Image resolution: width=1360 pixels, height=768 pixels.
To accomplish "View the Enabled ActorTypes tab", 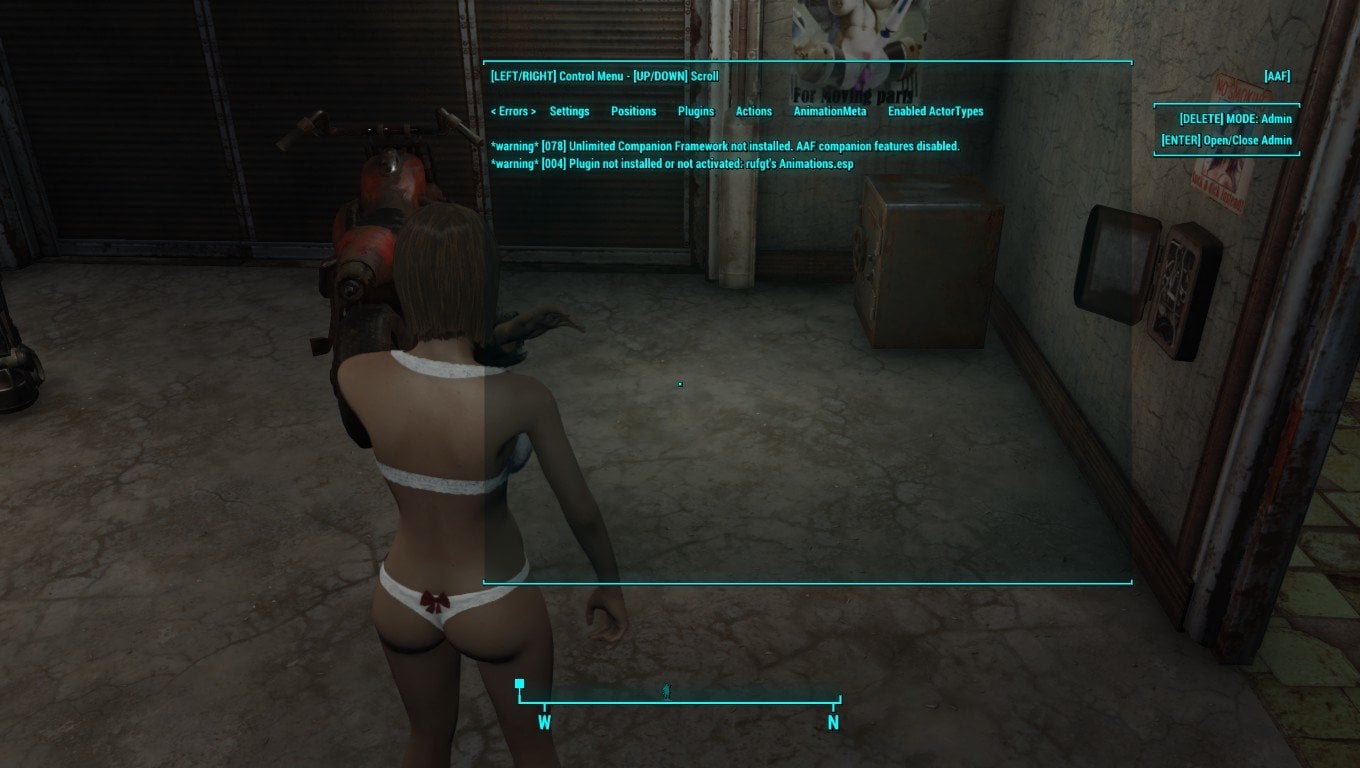I will [935, 111].
